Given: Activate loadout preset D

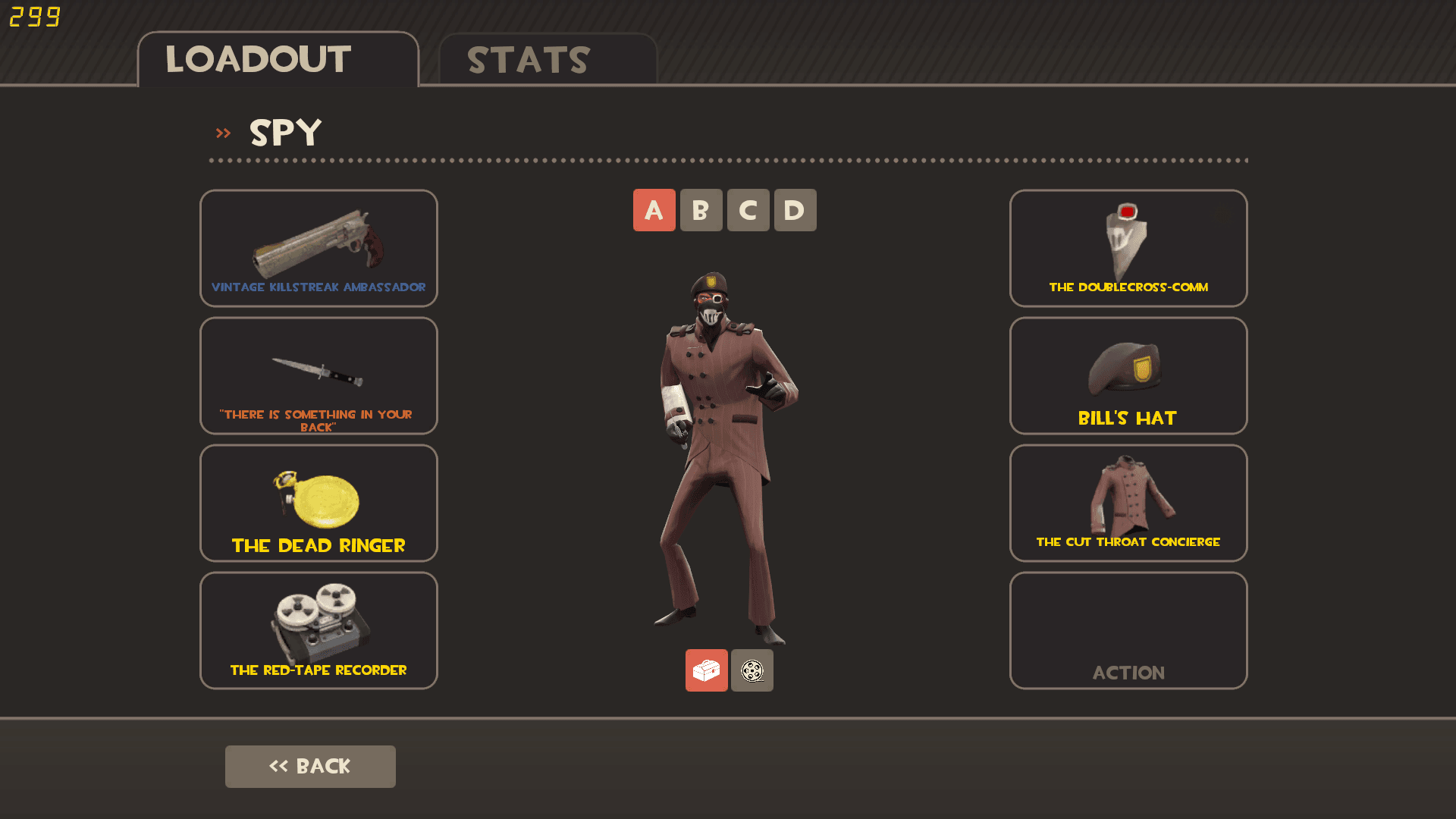Looking at the screenshot, I should click(x=795, y=210).
